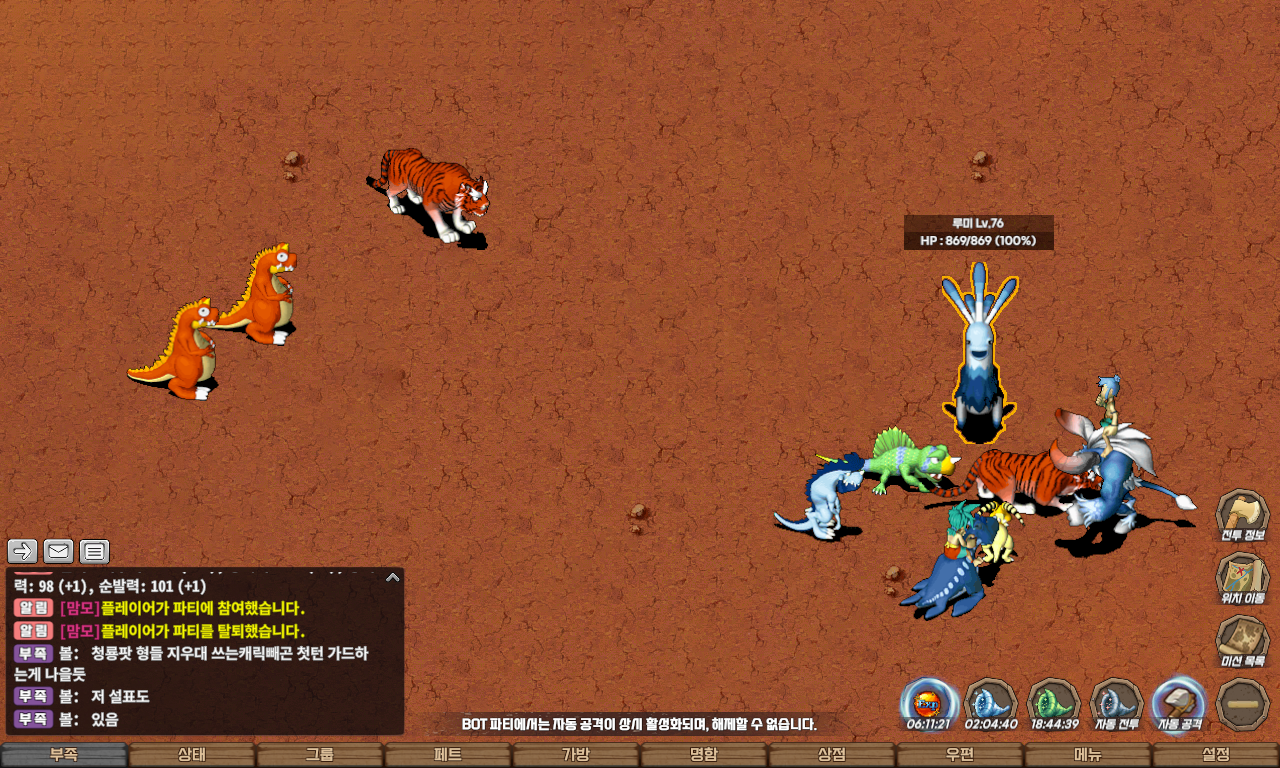Open the envelope message button above chat
Image resolution: width=1280 pixels, height=768 pixels.
click(x=59, y=551)
